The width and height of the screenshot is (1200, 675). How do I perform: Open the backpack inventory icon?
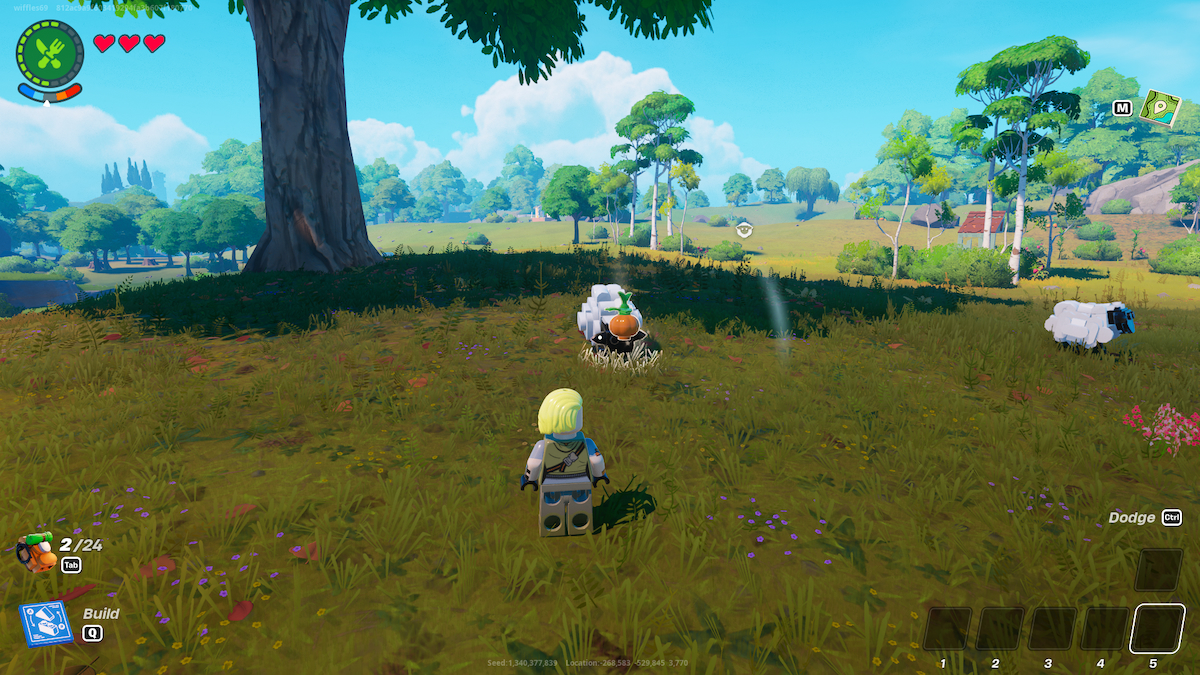point(36,551)
